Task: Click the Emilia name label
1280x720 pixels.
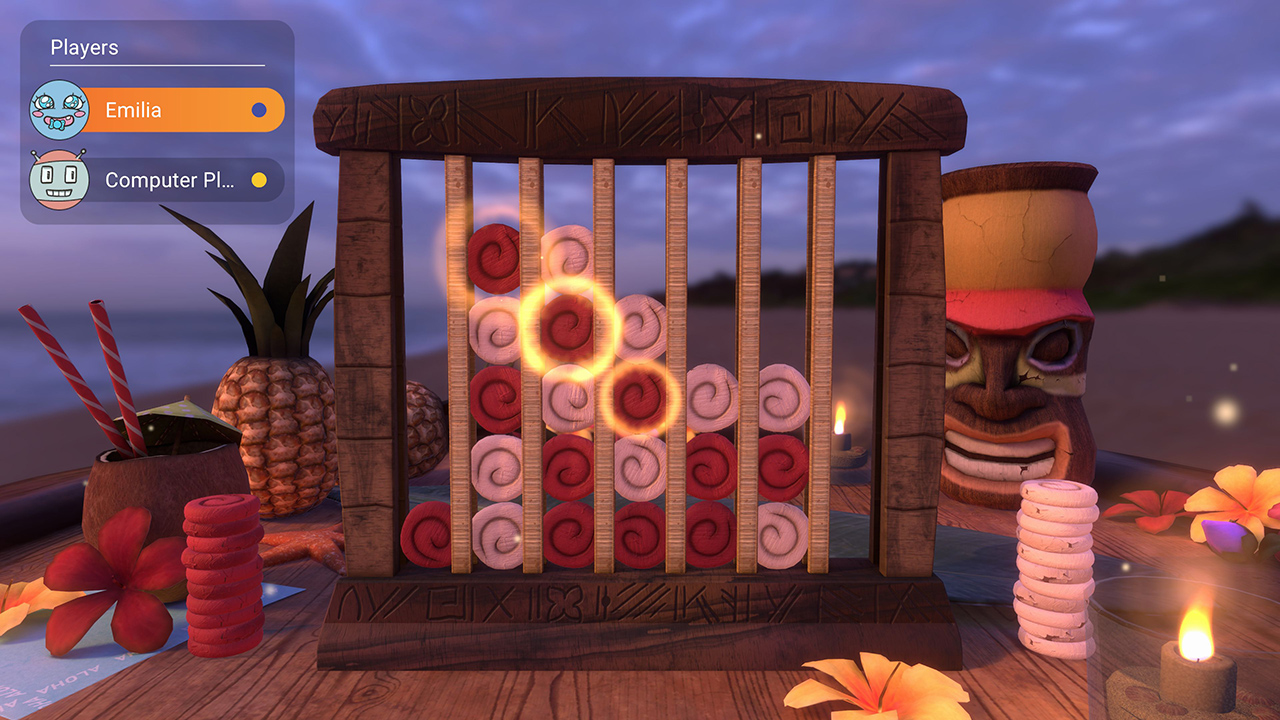Action: point(131,110)
